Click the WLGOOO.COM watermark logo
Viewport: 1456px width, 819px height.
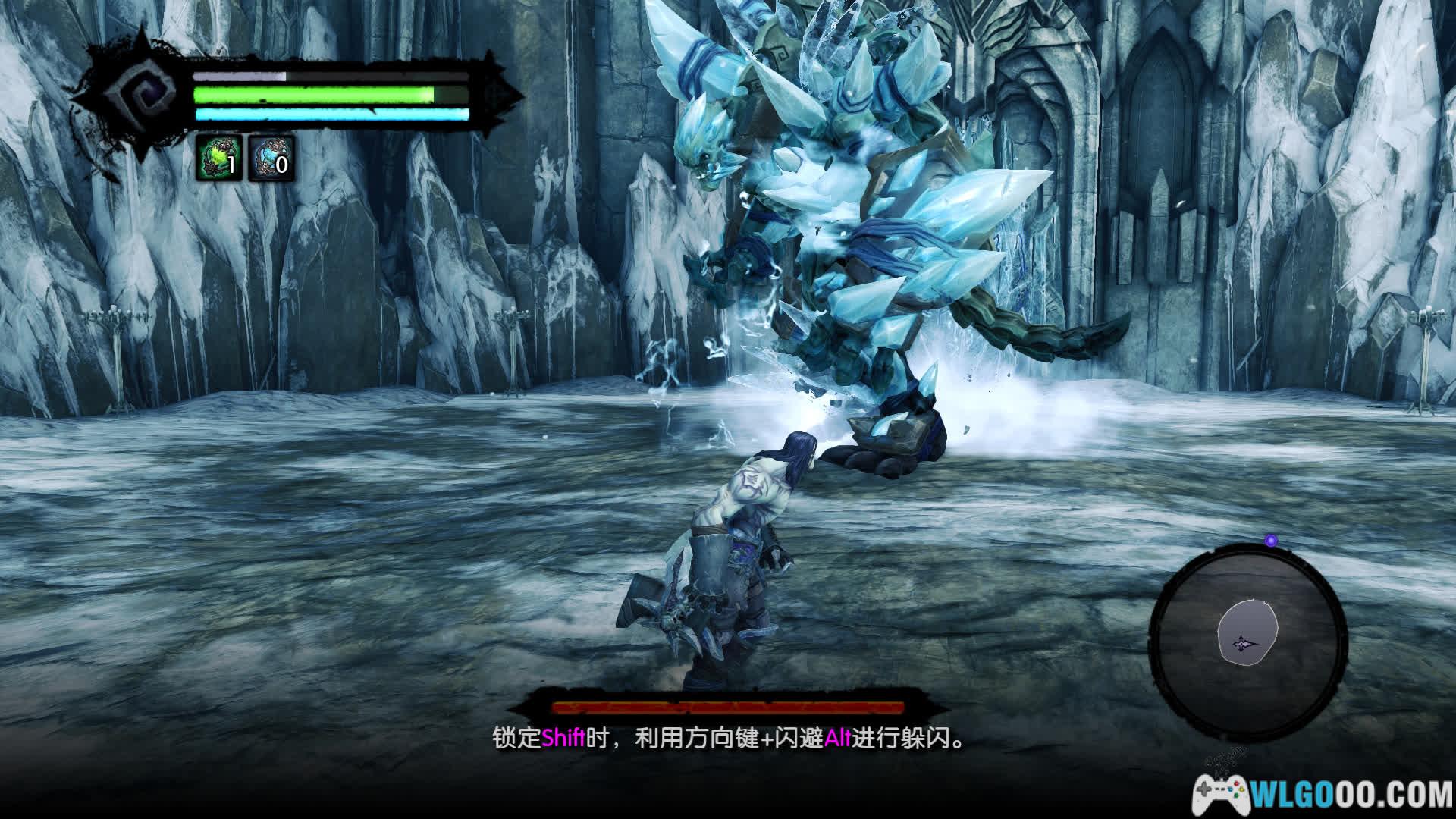1323,793
